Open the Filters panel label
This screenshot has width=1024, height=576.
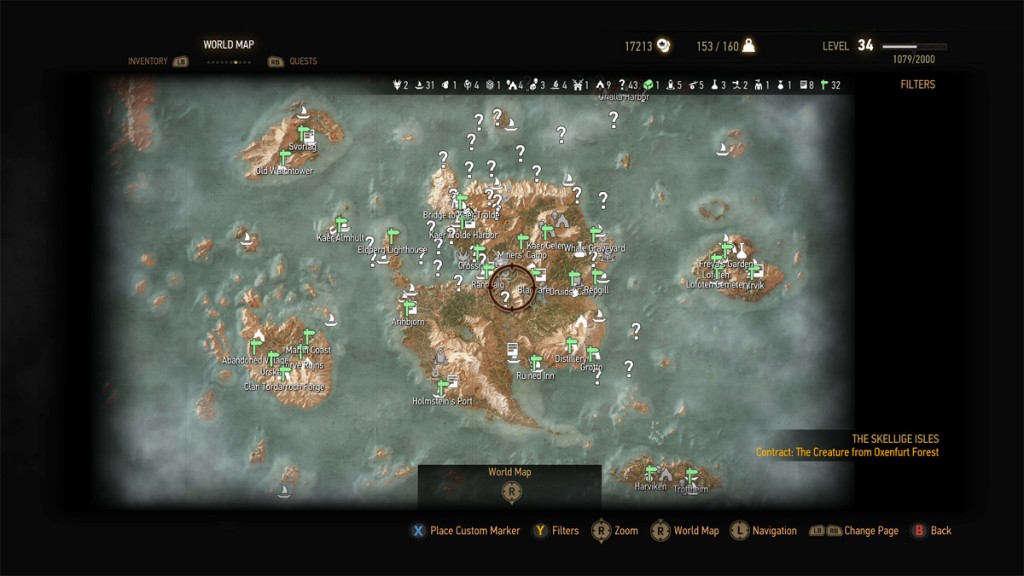click(x=917, y=85)
